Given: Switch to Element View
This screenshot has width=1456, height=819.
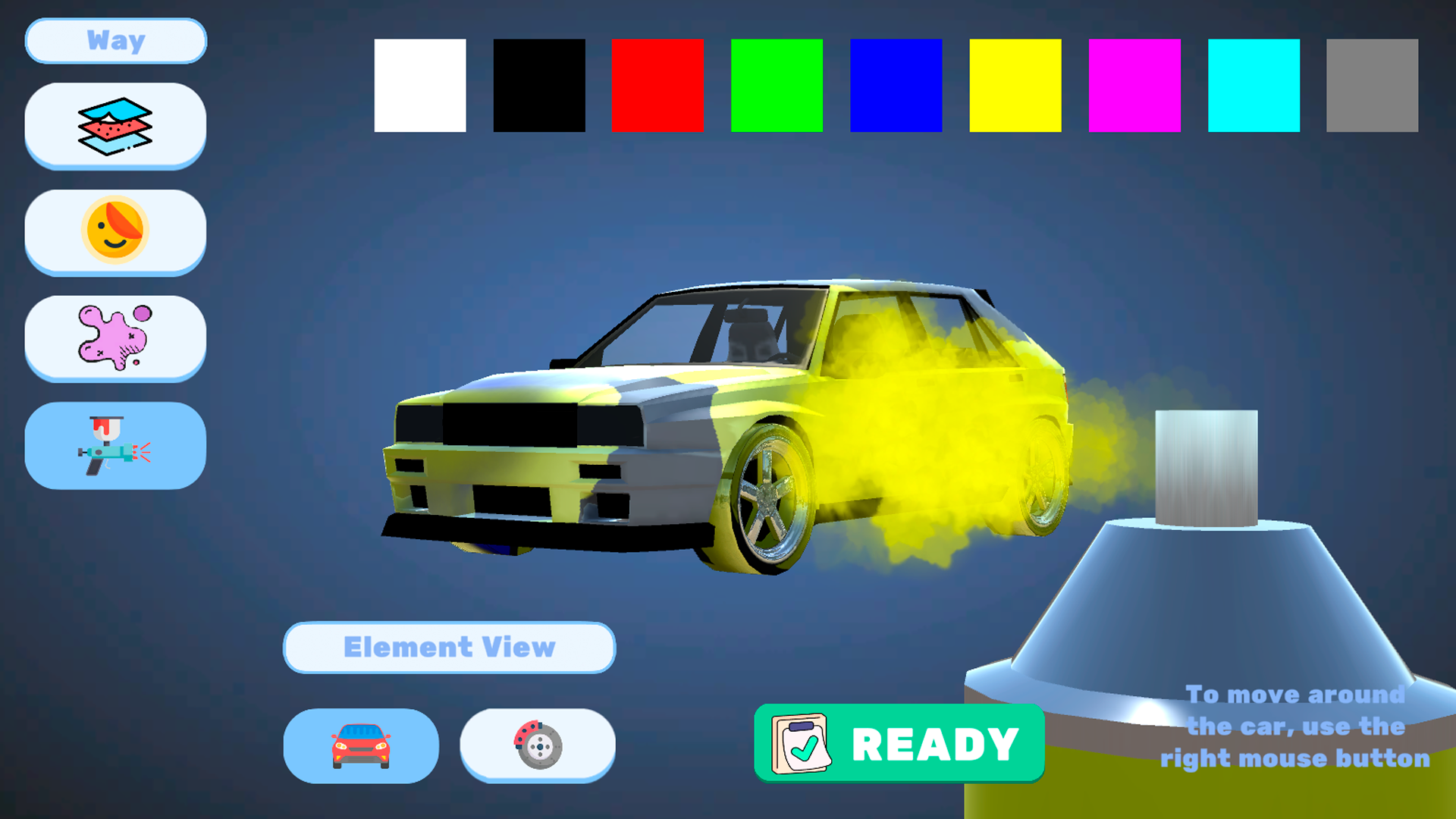Looking at the screenshot, I should [449, 648].
